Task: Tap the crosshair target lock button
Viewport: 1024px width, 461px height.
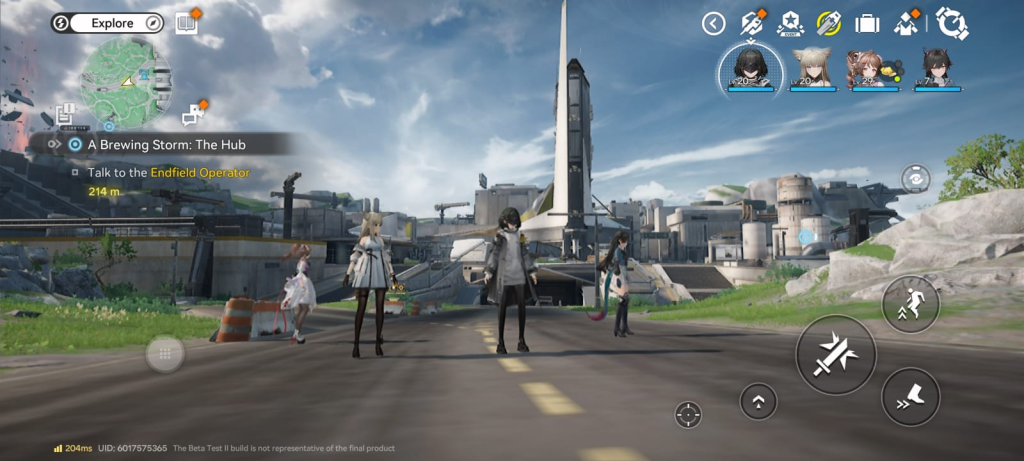Action: 688,412
